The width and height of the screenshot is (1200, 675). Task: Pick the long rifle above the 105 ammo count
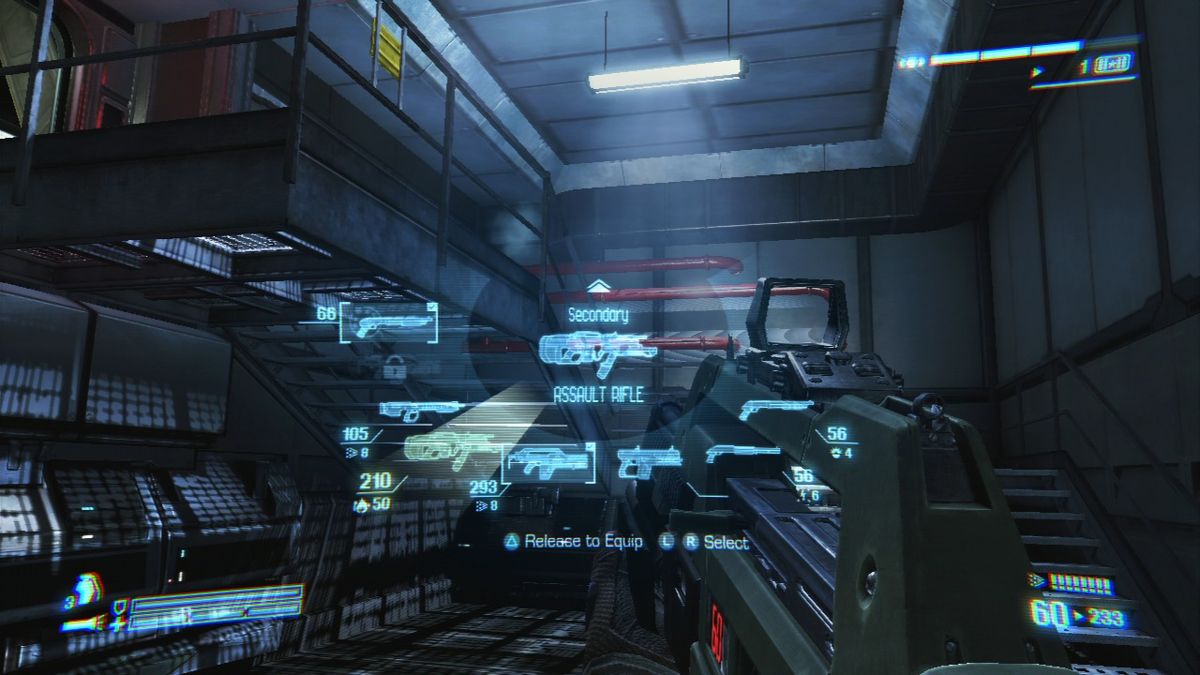point(420,409)
